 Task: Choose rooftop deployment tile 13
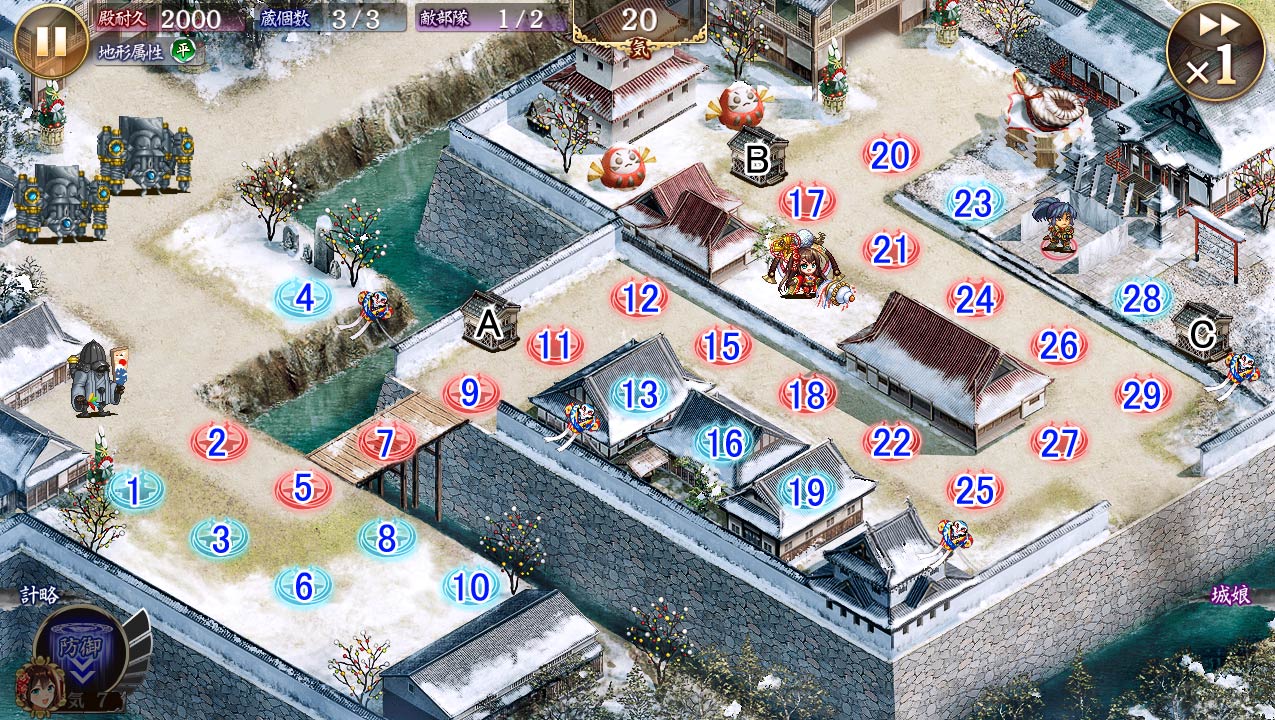tap(640, 394)
